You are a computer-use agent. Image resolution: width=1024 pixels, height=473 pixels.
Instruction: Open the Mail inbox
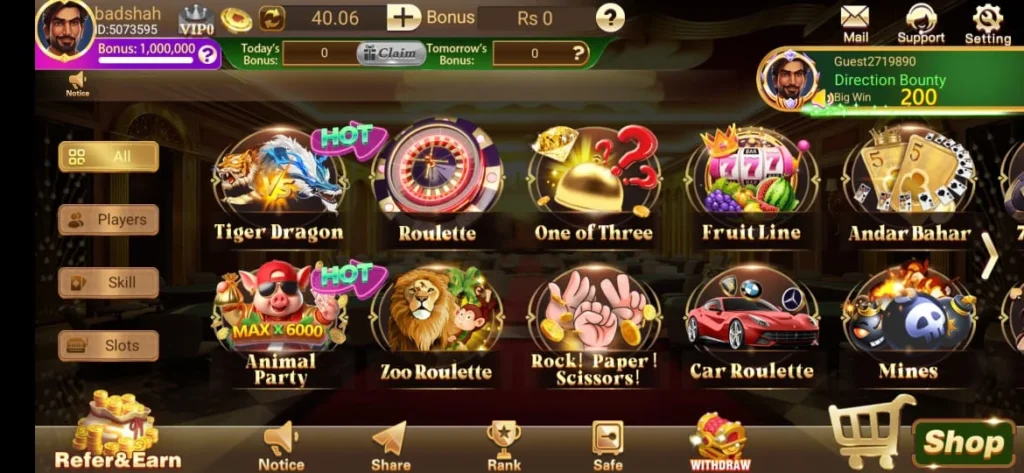point(855,23)
